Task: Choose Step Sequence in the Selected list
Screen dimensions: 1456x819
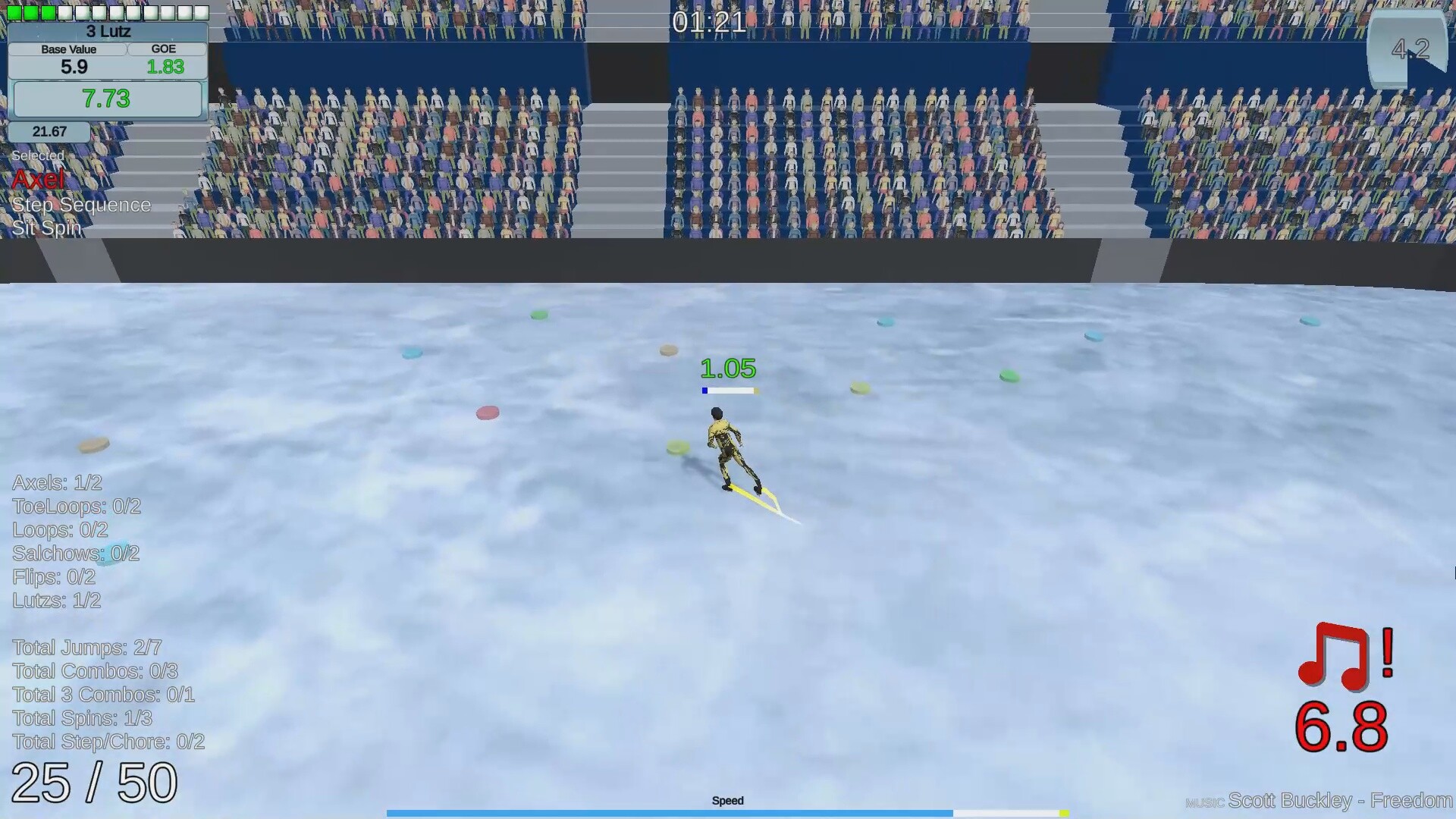Action: [x=81, y=205]
